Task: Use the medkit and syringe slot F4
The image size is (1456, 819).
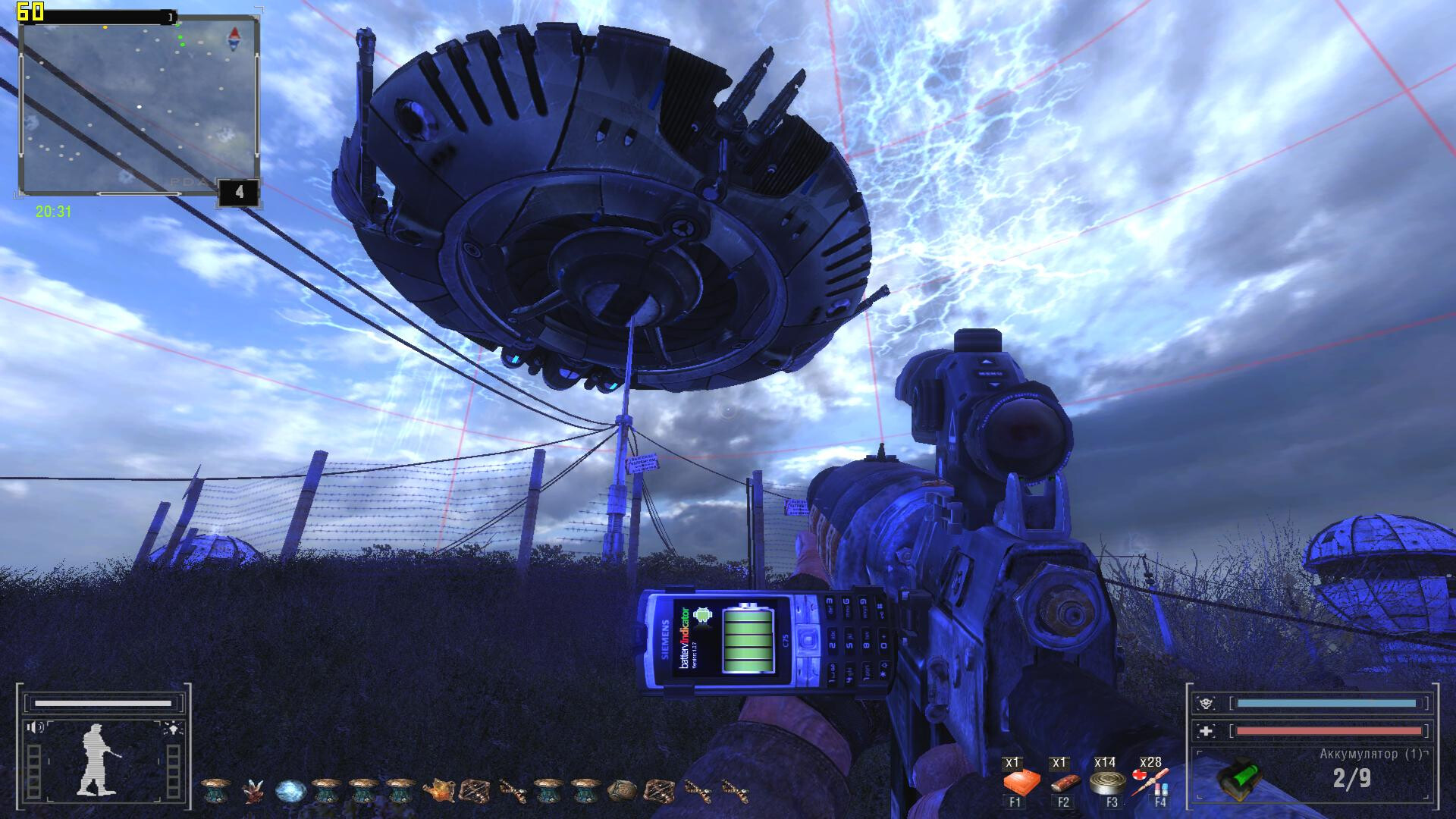Action: pos(1151,781)
